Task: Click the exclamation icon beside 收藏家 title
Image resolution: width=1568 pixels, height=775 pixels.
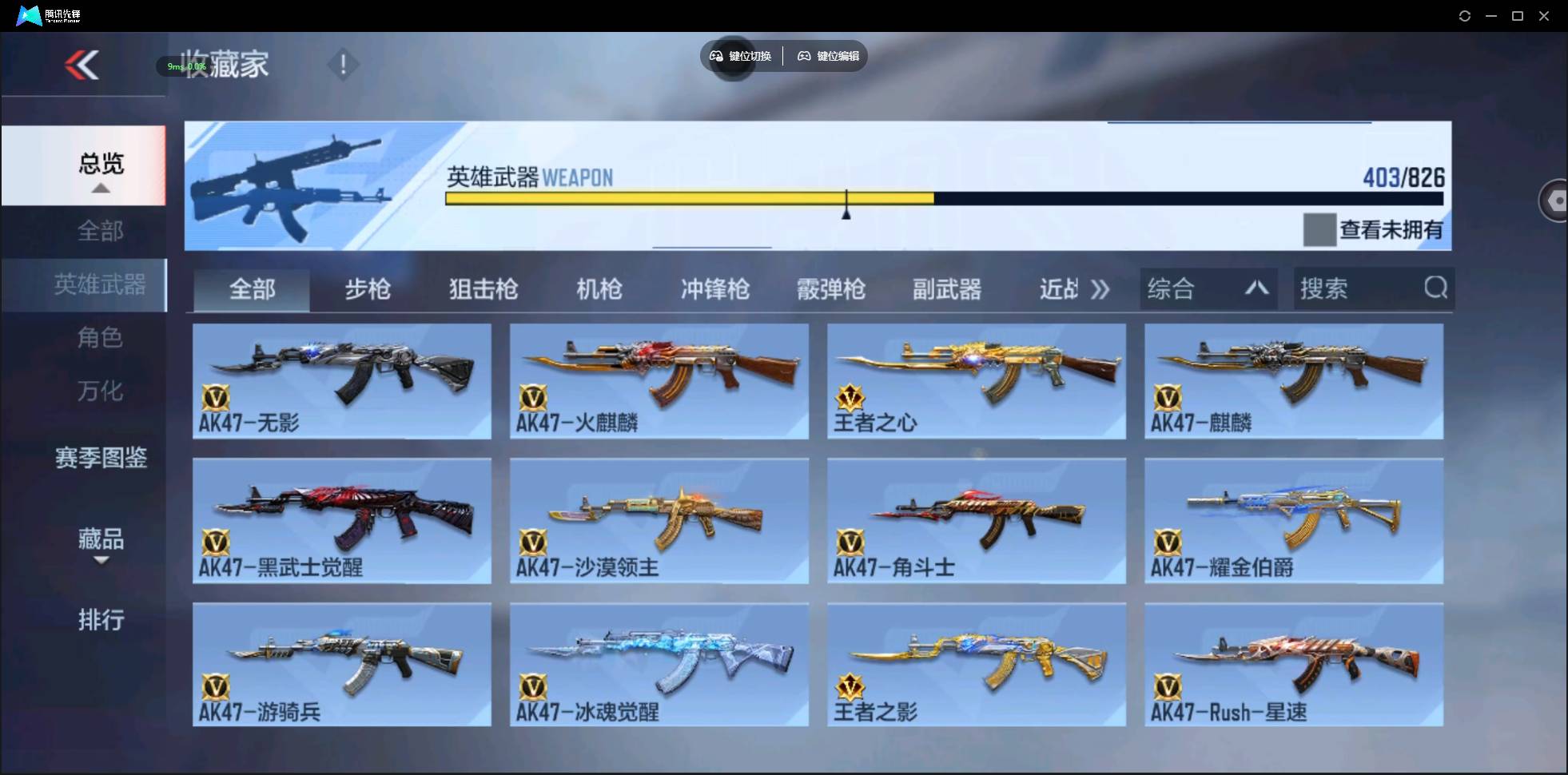Action: [x=343, y=63]
